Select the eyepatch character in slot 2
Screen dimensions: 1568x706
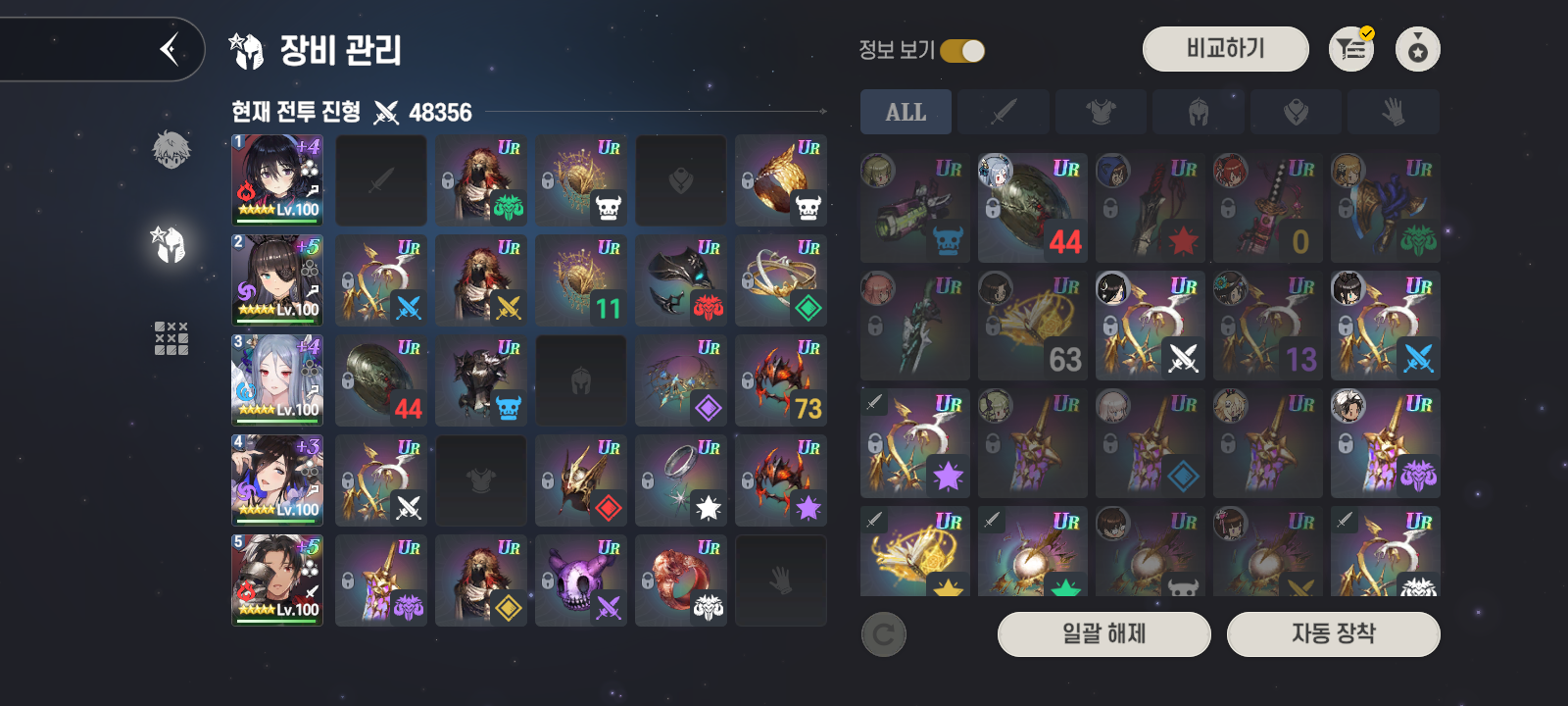pyautogui.click(x=277, y=280)
